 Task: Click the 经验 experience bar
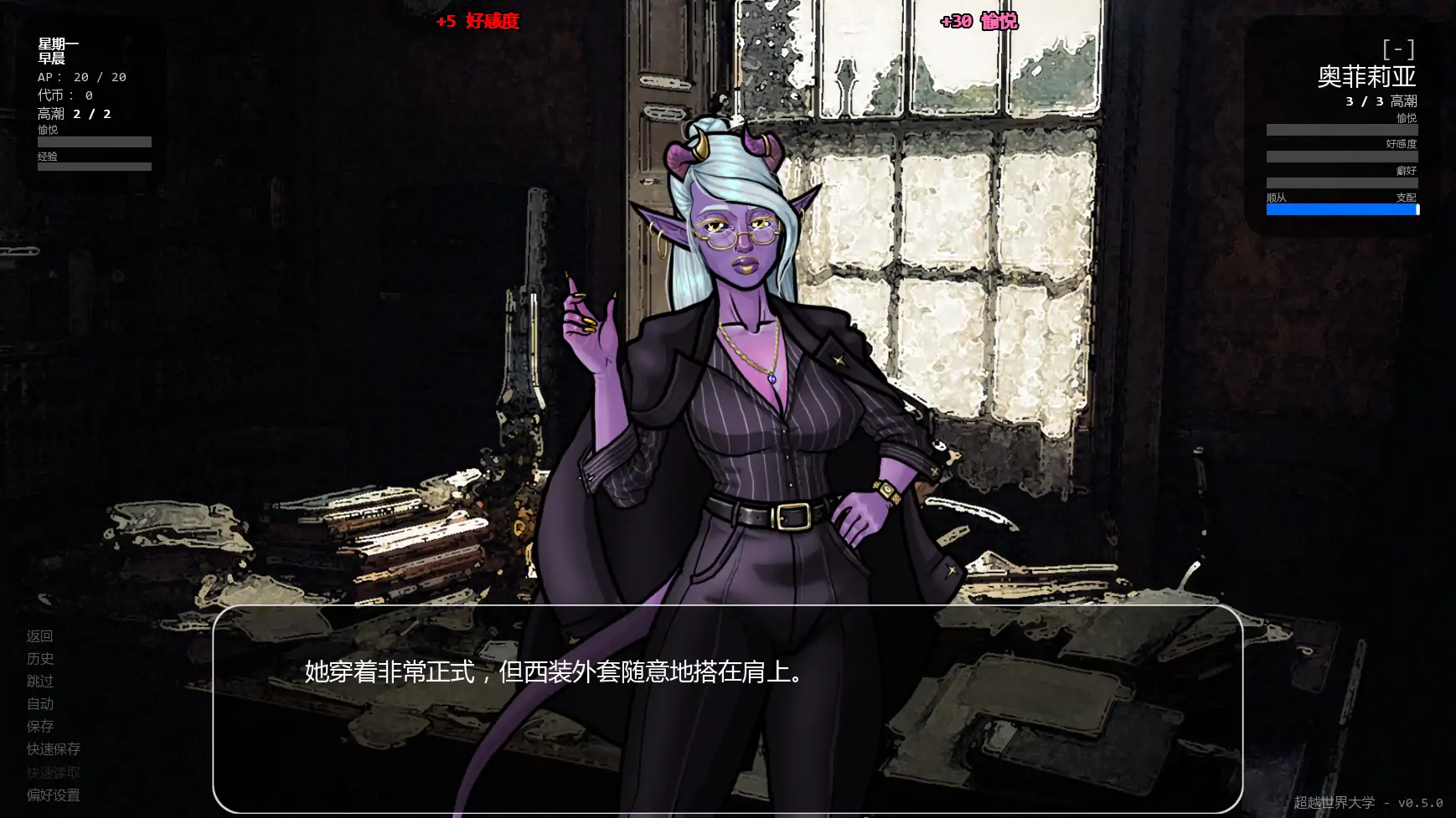pos(94,166)
